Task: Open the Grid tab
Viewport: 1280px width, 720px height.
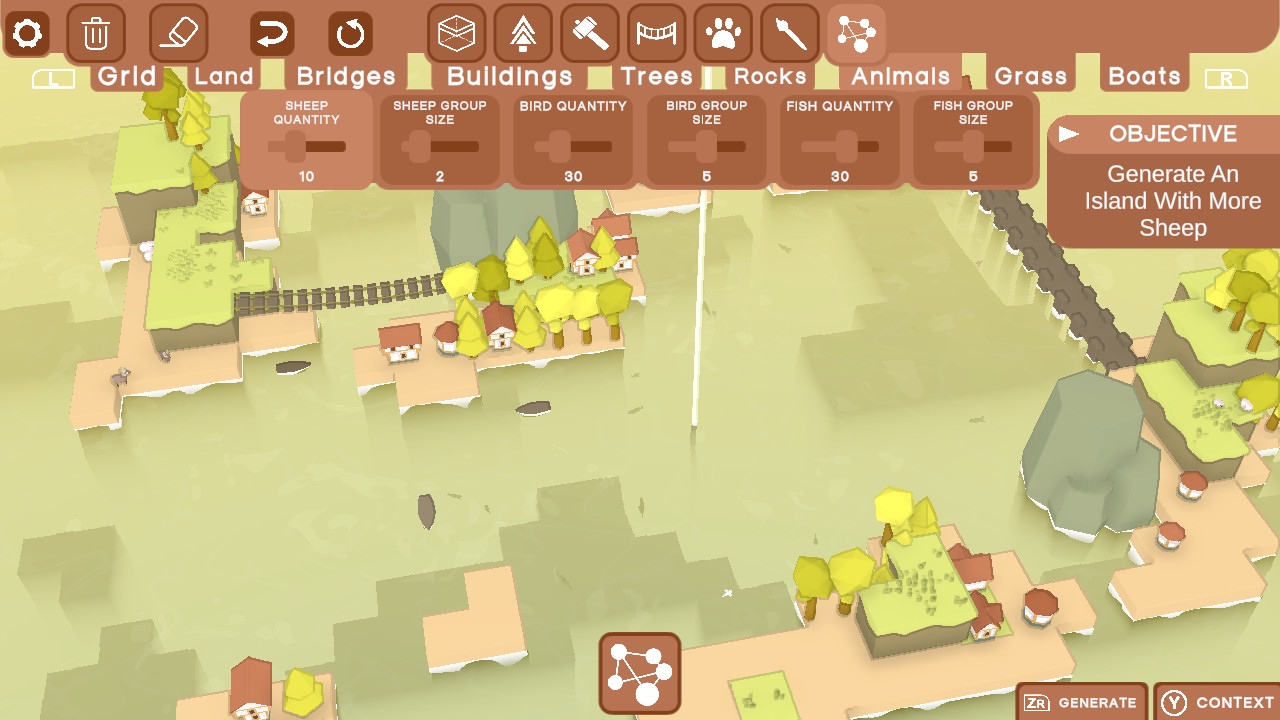Action: click(127, 74)
